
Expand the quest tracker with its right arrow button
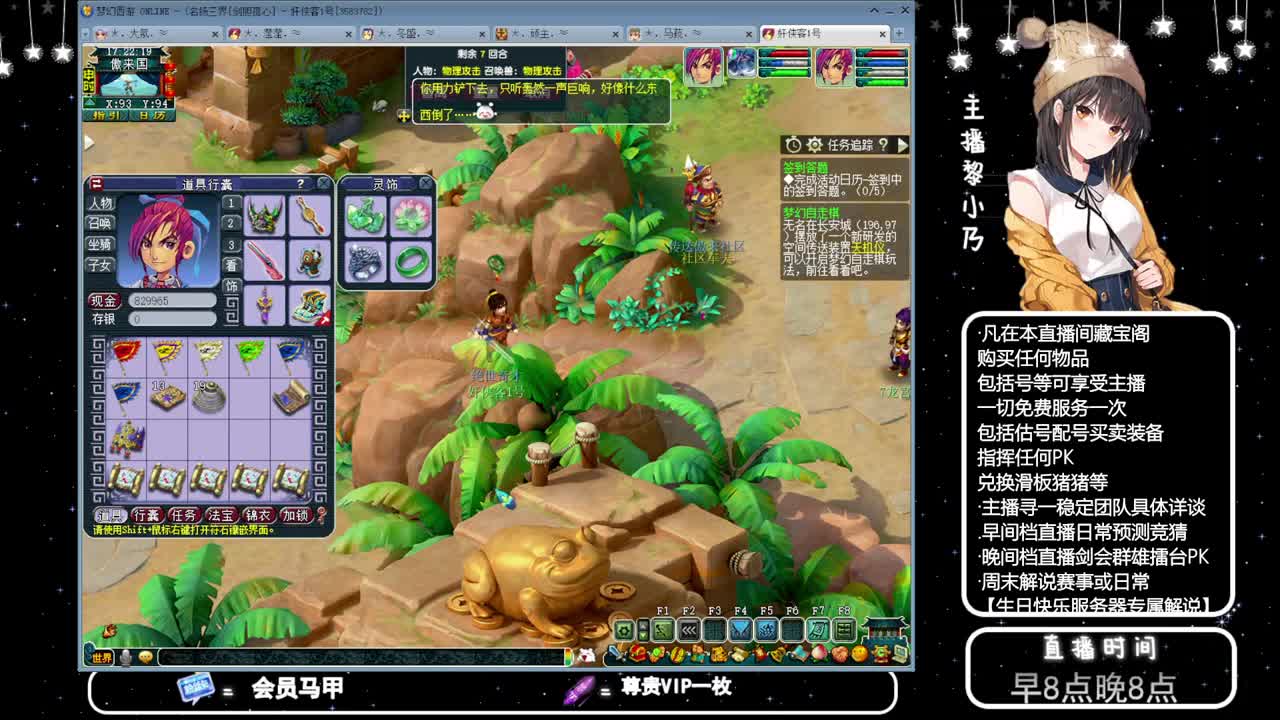pyautogui.click(x=901, y=144)
